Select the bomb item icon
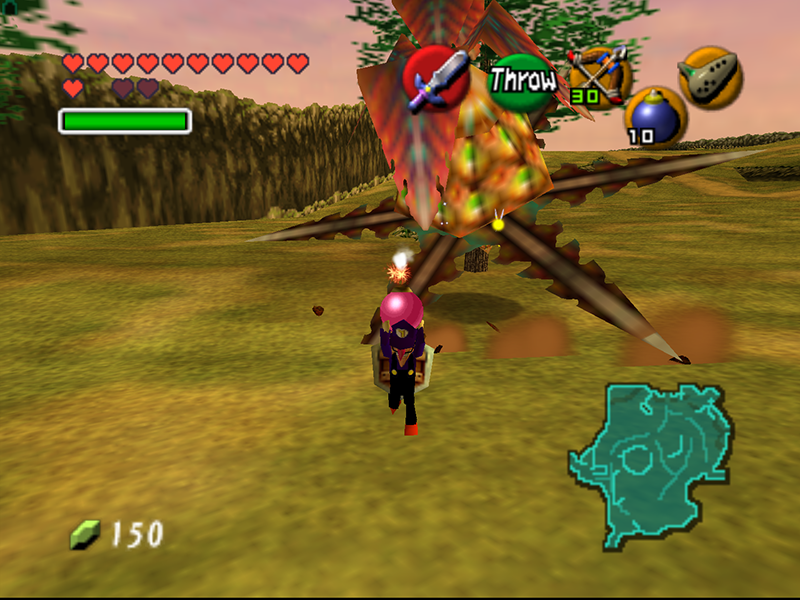This screenshot has width=800, height=600. click(x=655, y=114)
